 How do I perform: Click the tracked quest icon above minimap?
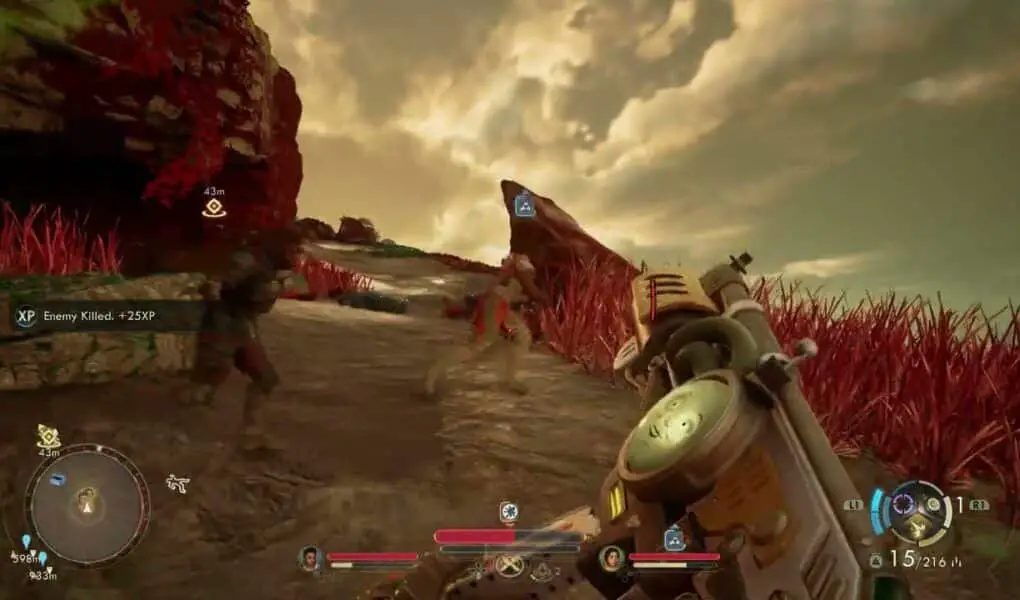coord(48,436)
